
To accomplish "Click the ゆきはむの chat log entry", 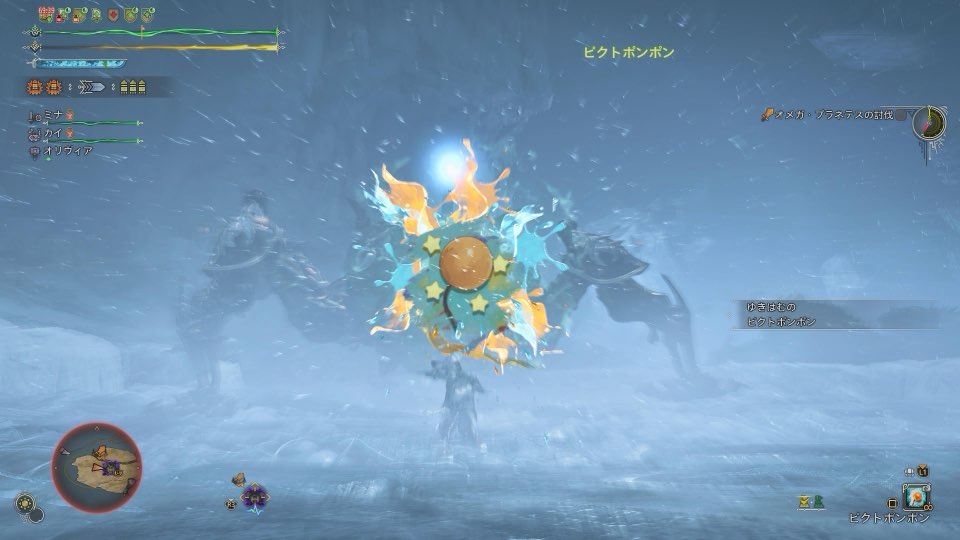I will pos(770,308).
